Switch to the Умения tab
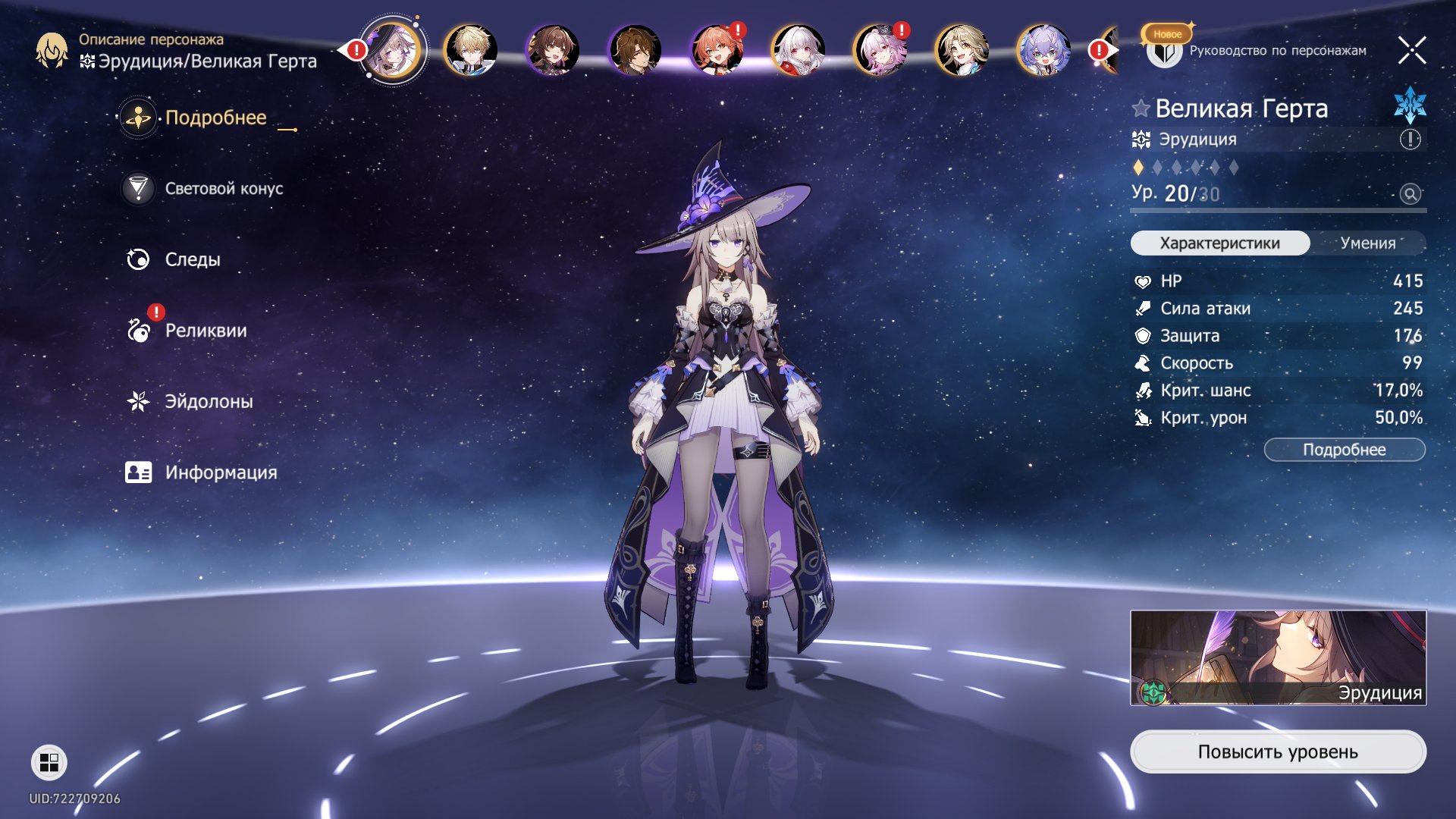1456x819 pixels. tap(1367, 243)
